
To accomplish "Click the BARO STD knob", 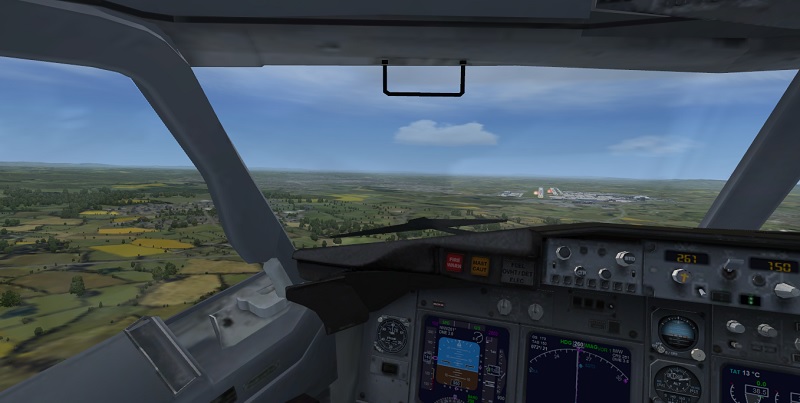I will pyautogui.click(x=625, y=258).
